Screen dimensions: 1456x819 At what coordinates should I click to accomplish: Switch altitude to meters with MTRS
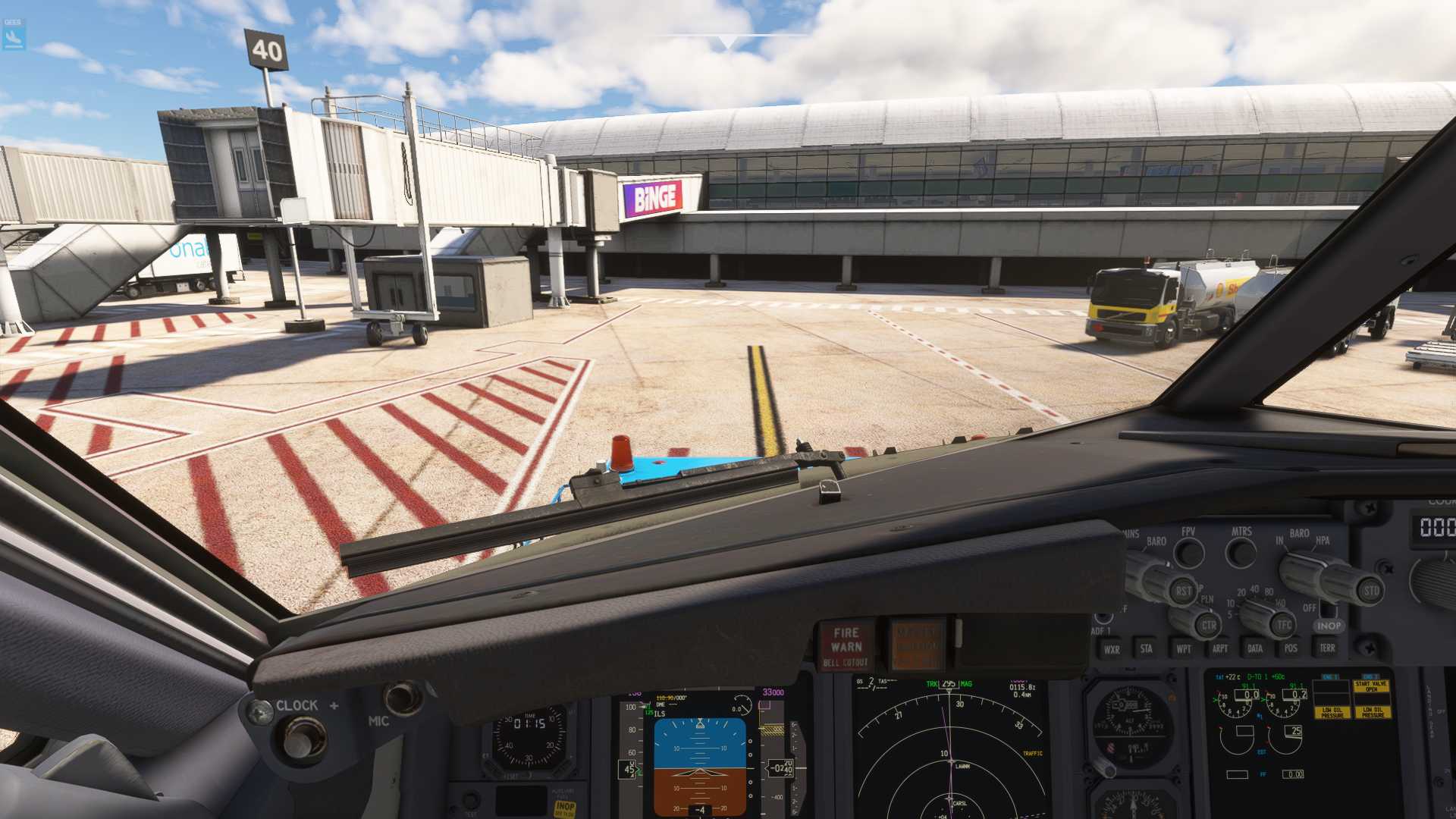point(1241,553)
